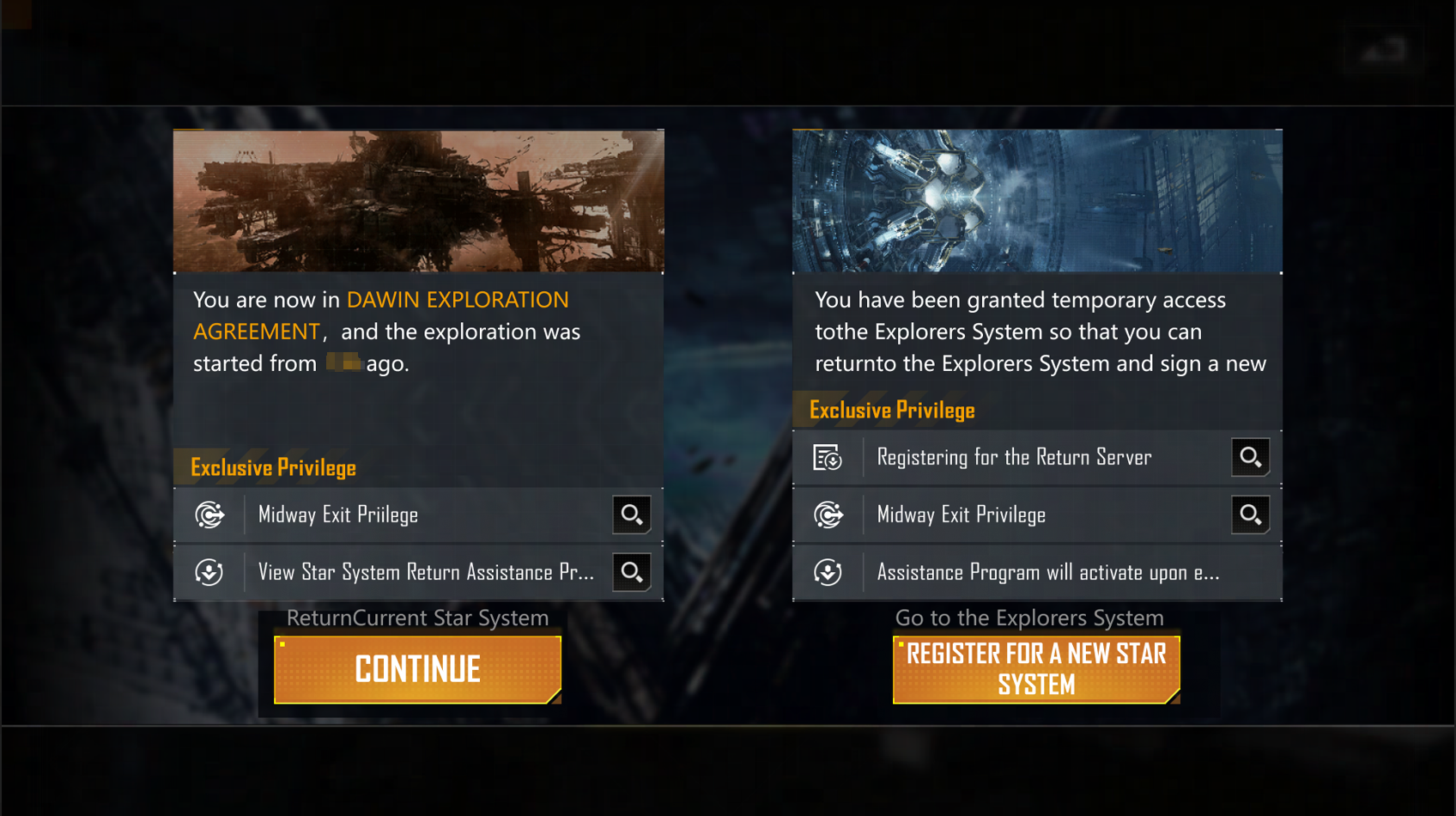
Task: Register for a new star system
Action: click(1036, 669)
